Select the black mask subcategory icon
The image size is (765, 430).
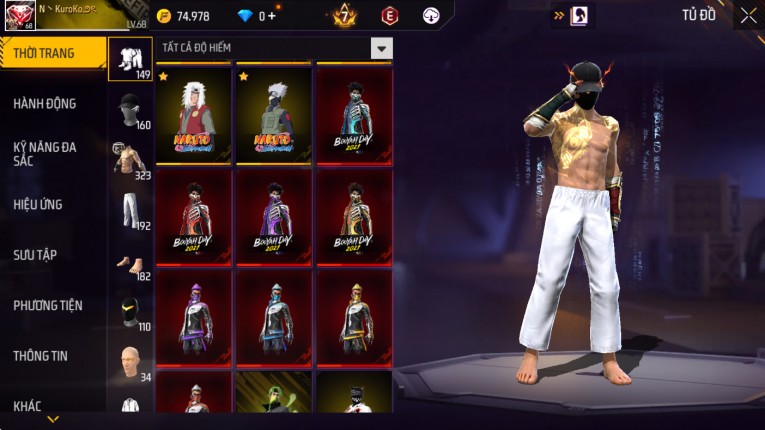click(x=130, y=313)
